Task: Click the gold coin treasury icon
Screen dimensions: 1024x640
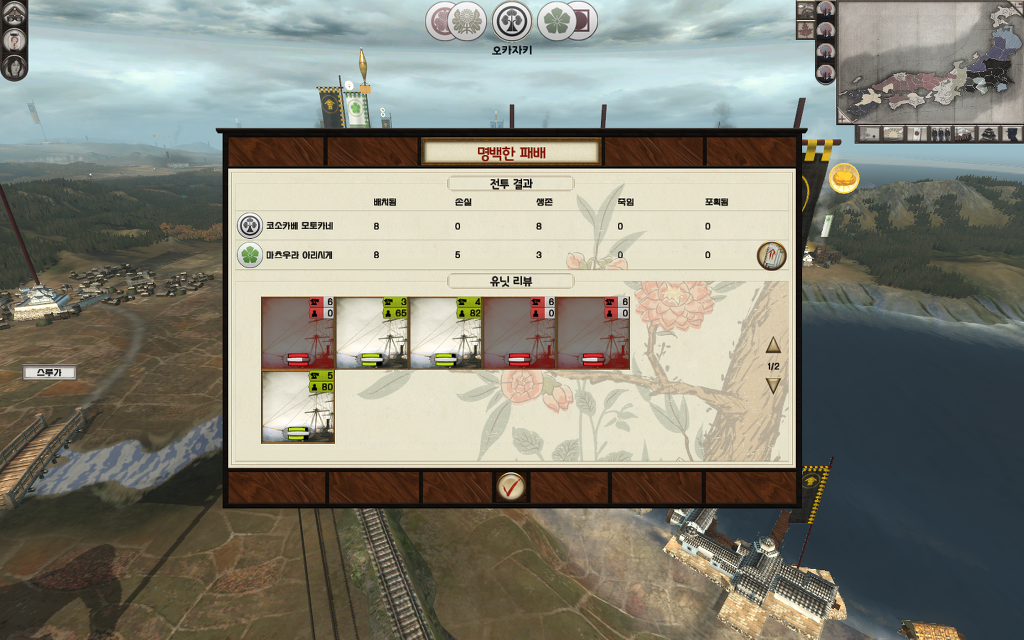Action: 845,176
